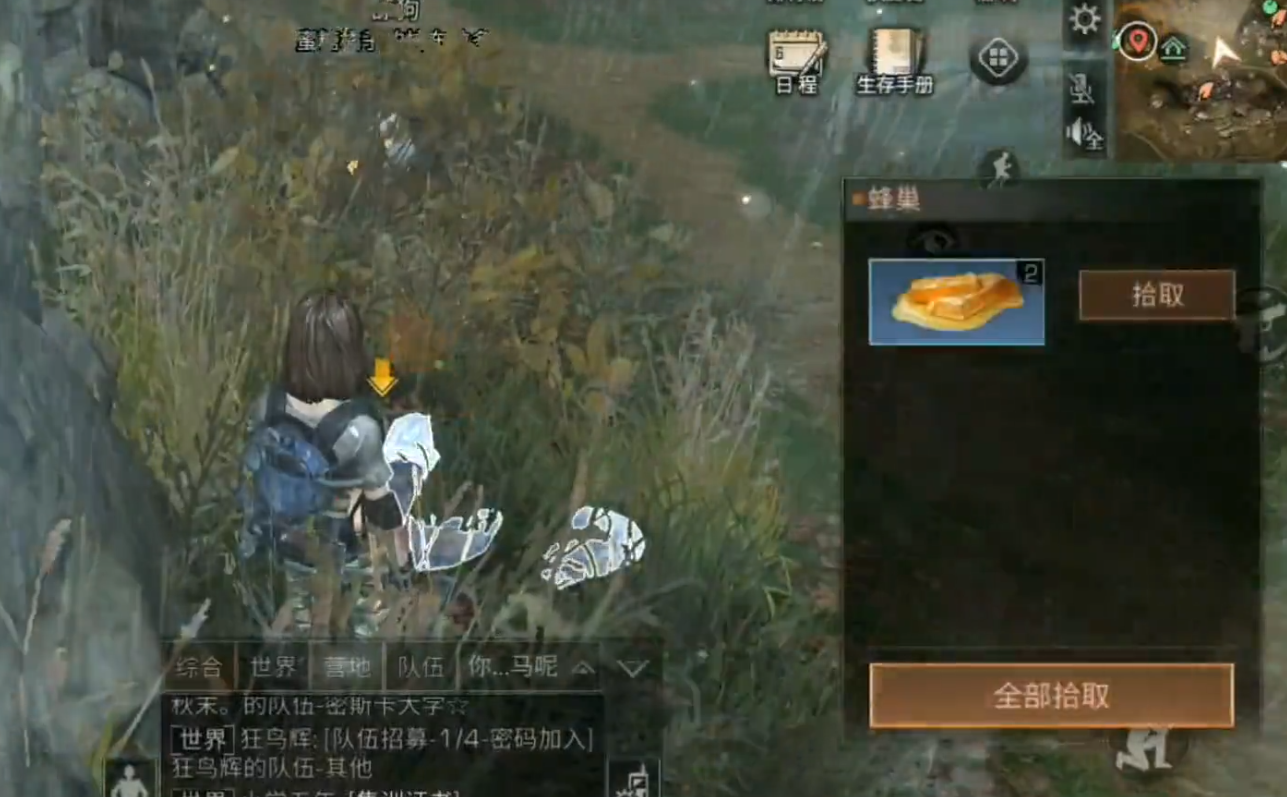
Task: Open settings via the gear icon
Action: [1085, 20]
